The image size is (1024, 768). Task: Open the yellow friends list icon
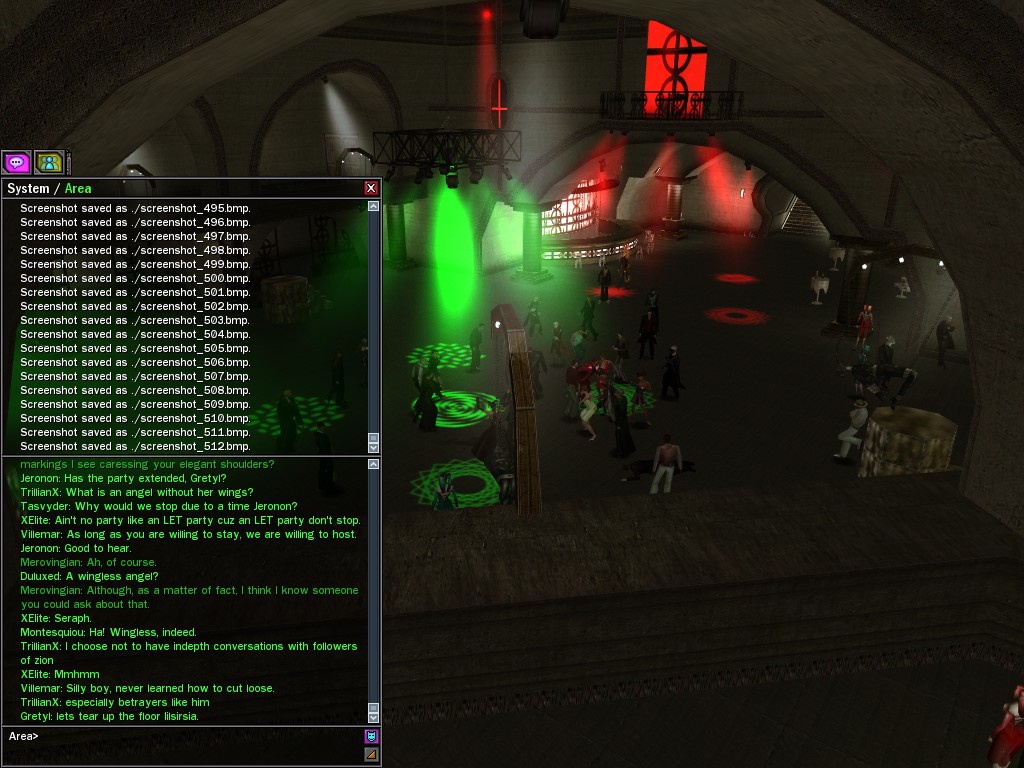[x=49, y=162]
